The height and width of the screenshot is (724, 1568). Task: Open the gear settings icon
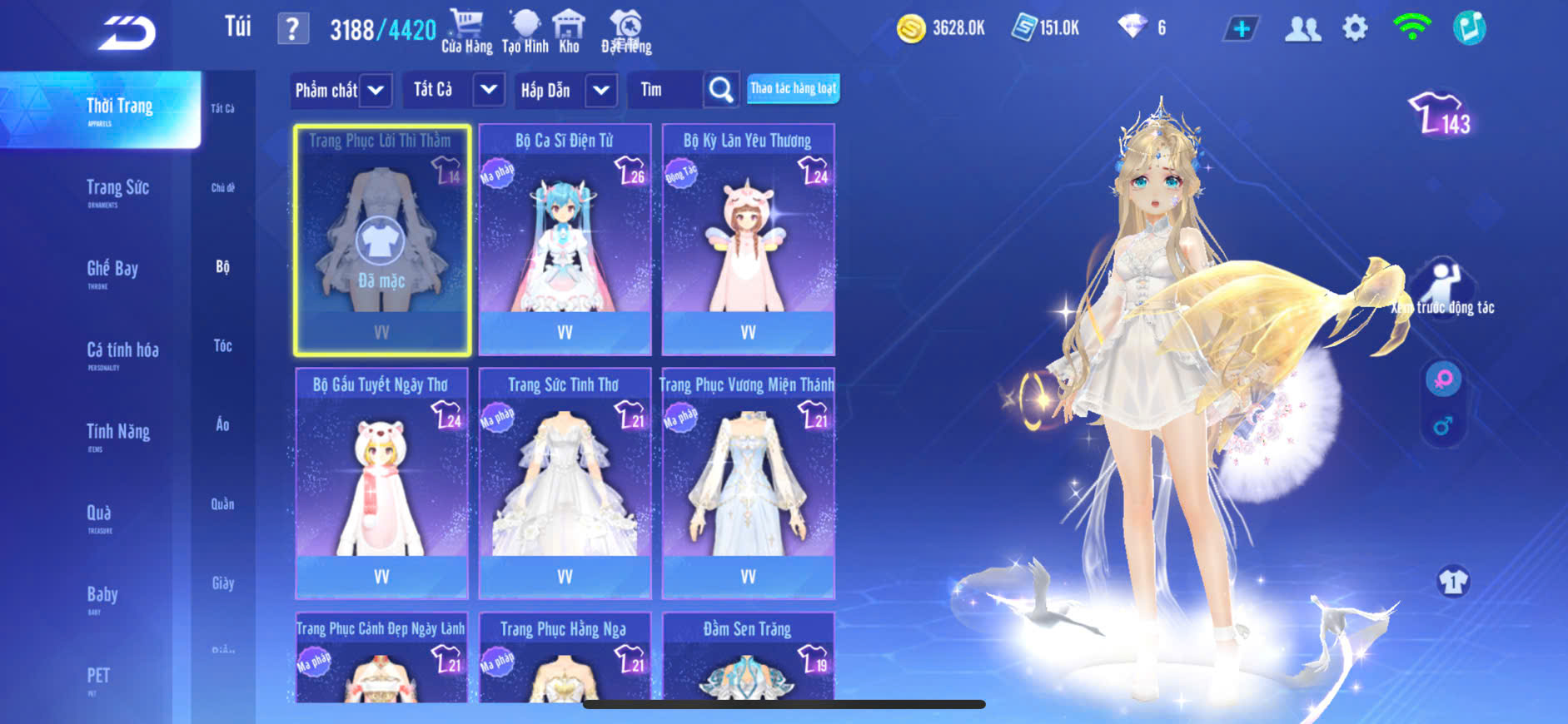click(x=1355, y=29)
